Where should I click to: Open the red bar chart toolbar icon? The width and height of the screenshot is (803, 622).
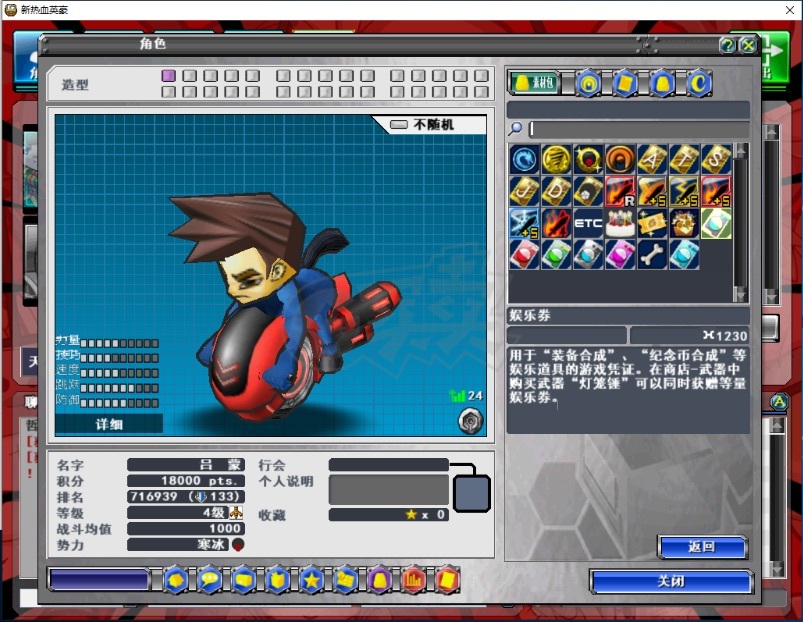[x=413, y=579]
